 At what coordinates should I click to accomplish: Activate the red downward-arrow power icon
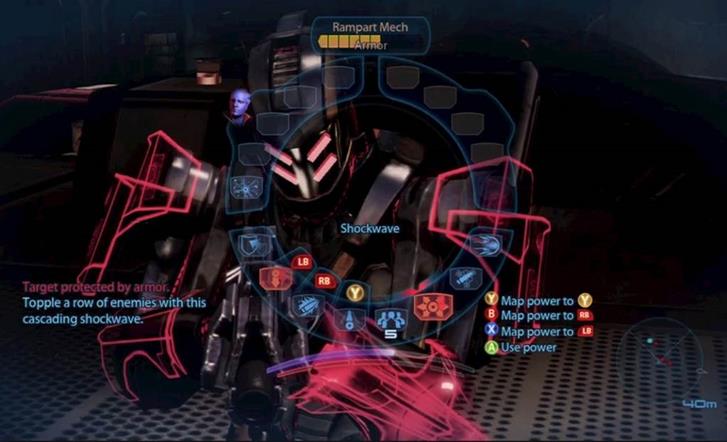(x=273, y=278)
